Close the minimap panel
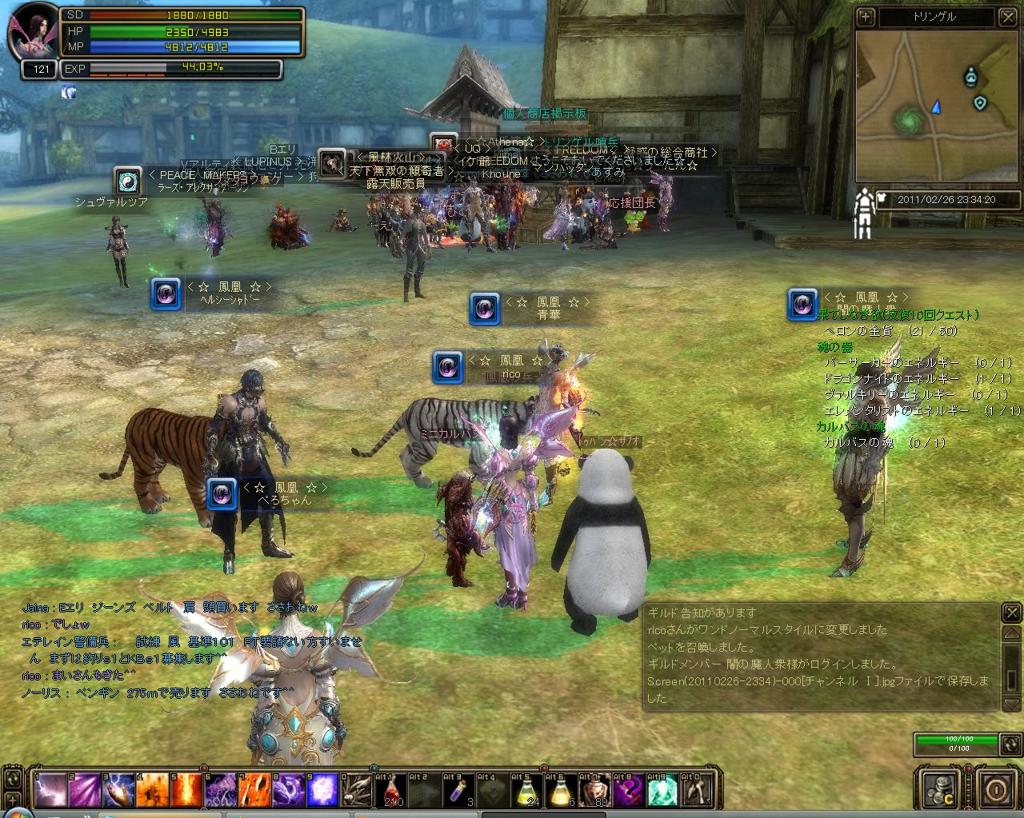The width and height of the screenshot is (1024, 818). [1007, 17]
